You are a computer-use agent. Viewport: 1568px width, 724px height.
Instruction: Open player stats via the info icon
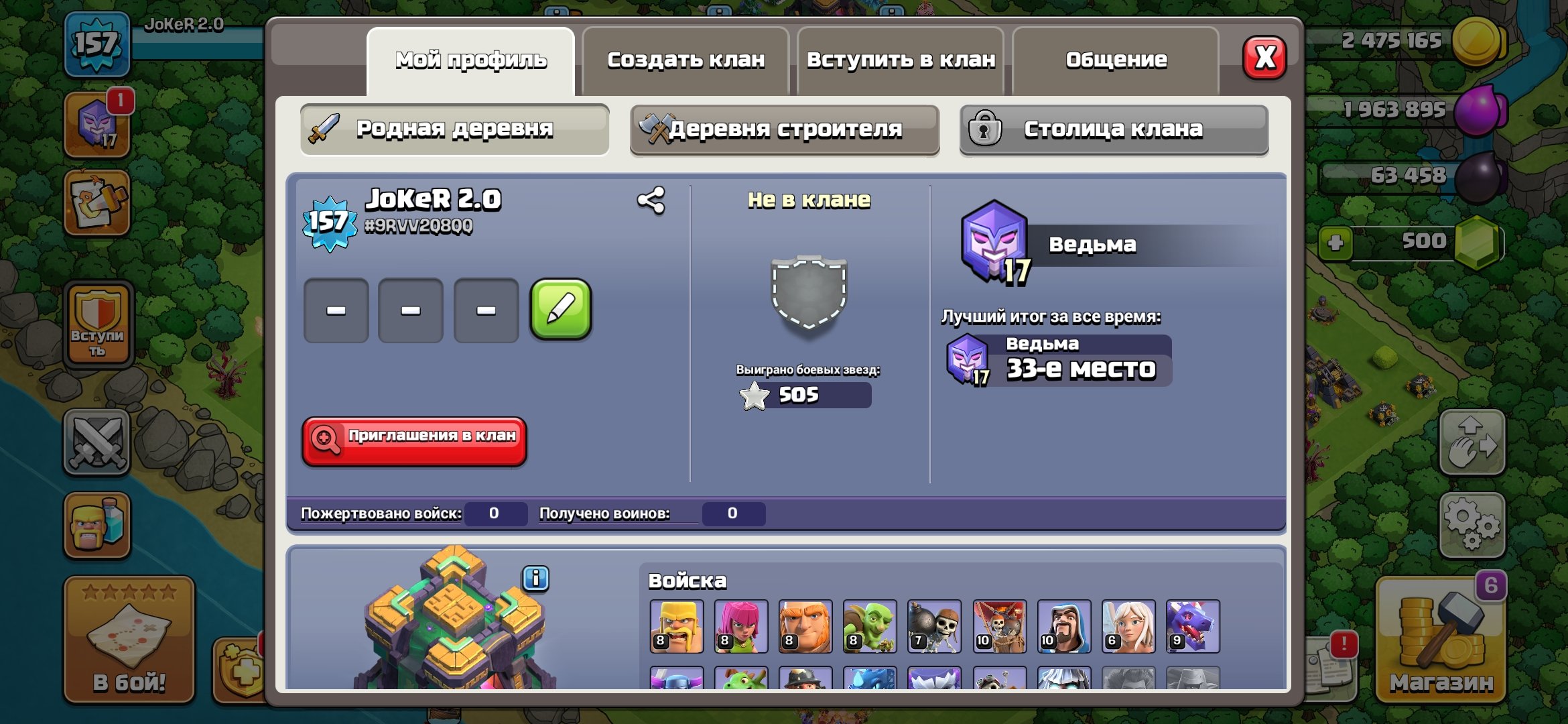534,579
